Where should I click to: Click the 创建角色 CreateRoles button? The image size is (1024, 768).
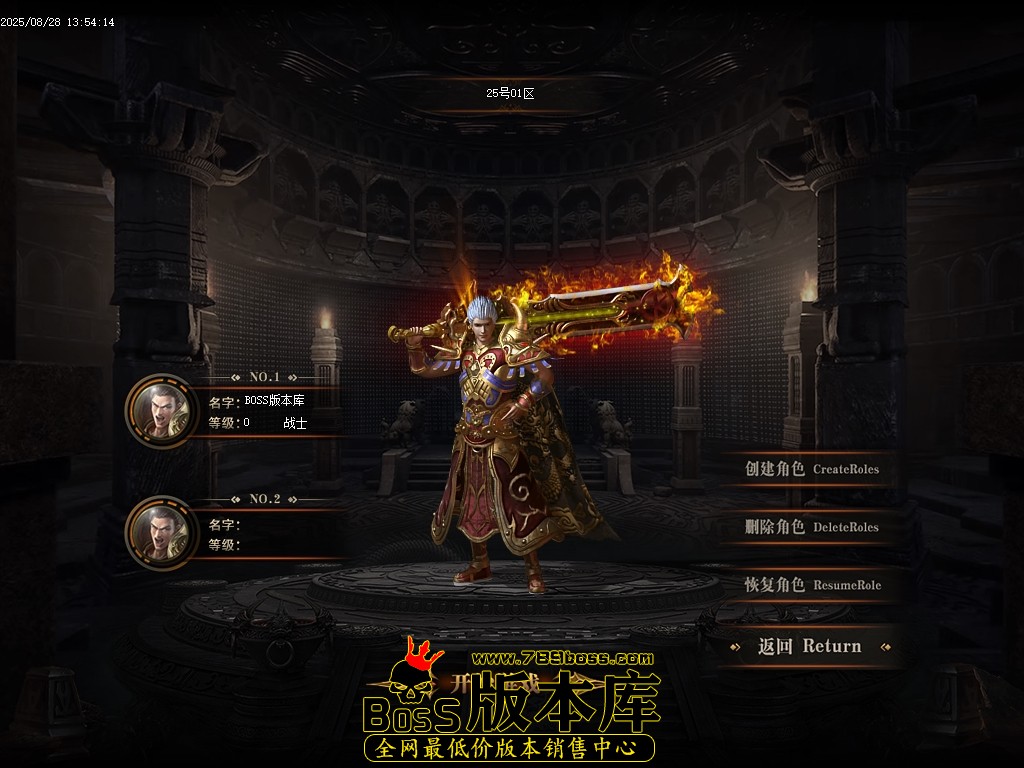point(811,469)
